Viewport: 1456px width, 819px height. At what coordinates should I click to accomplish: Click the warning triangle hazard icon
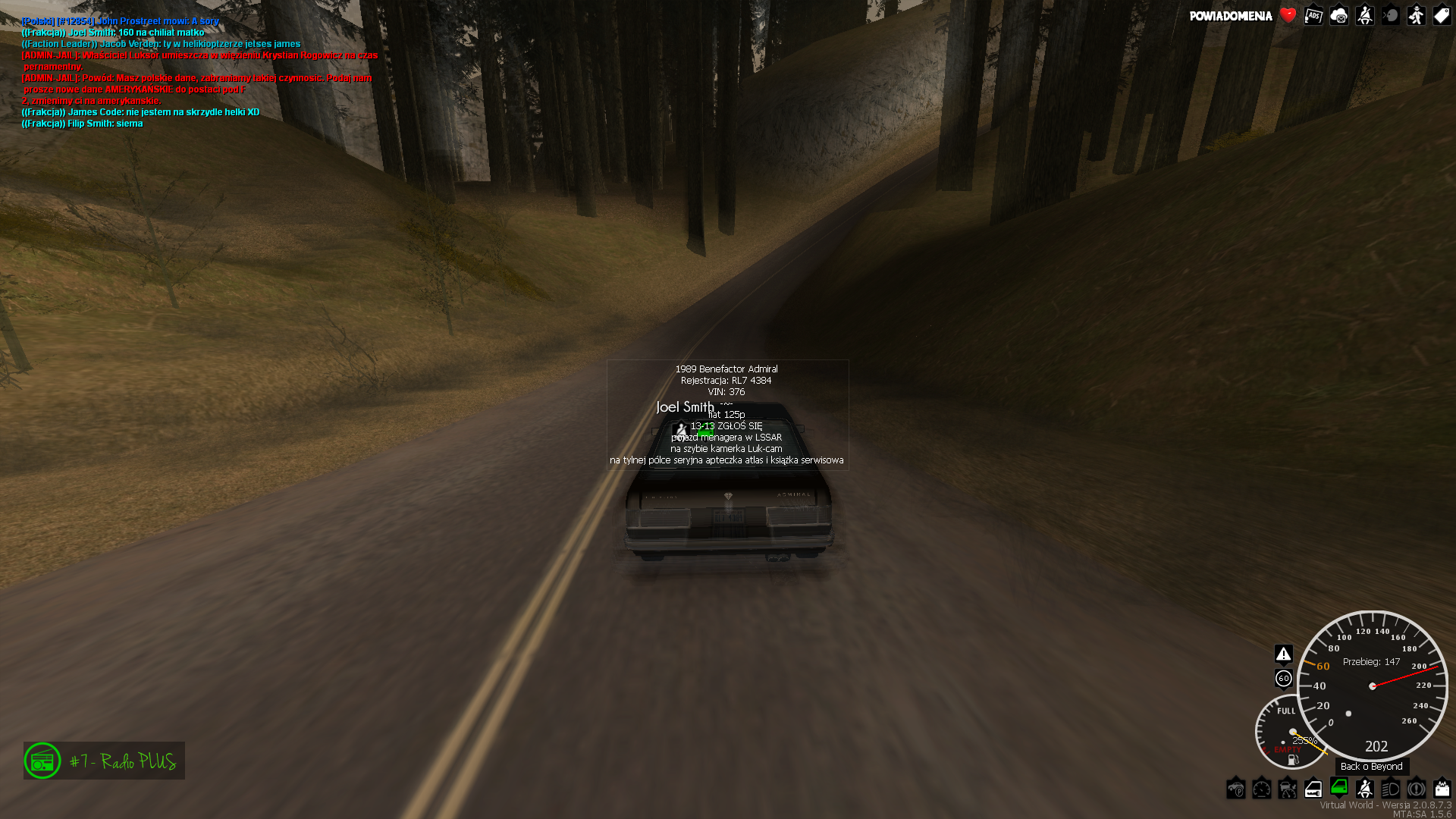click(x=1283, y=654)
